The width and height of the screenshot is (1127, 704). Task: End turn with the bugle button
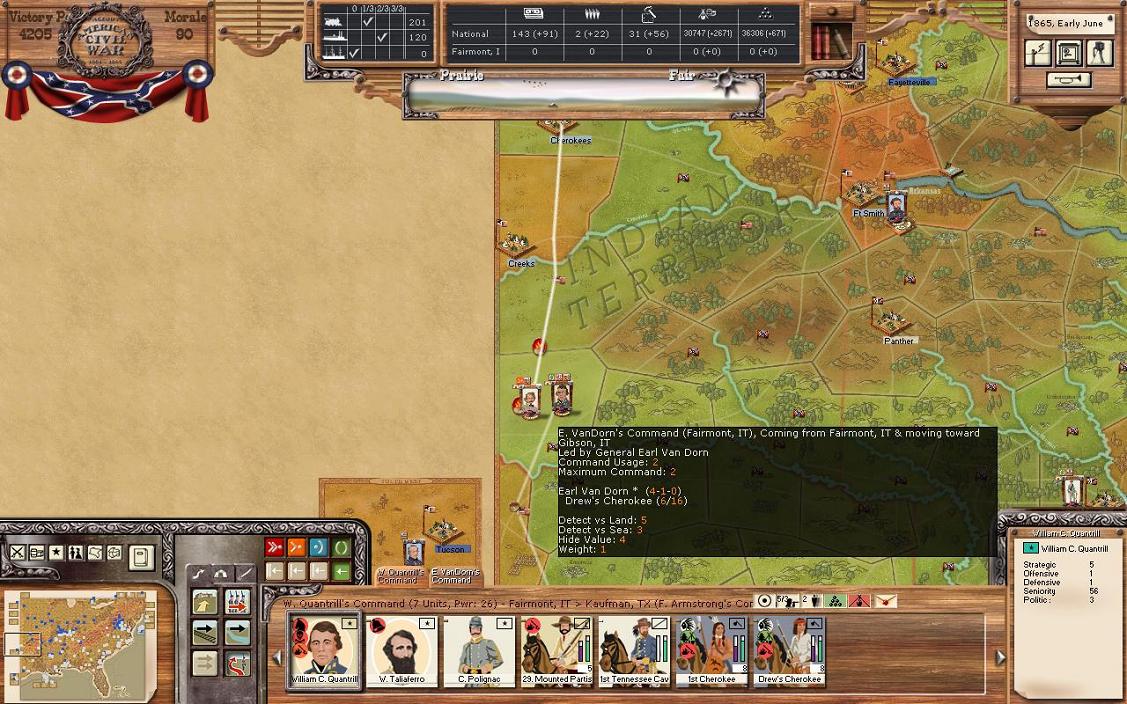1068,80
